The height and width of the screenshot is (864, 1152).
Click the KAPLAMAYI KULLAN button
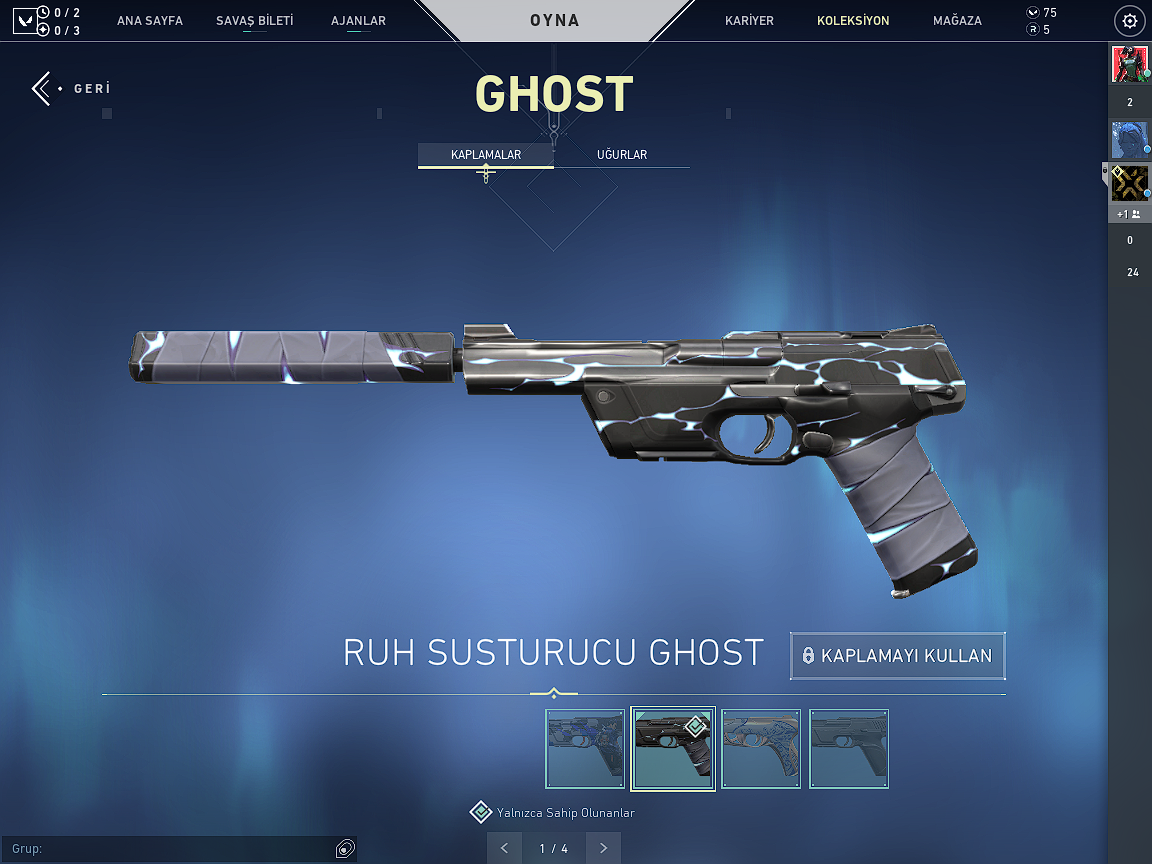point(897,656)
